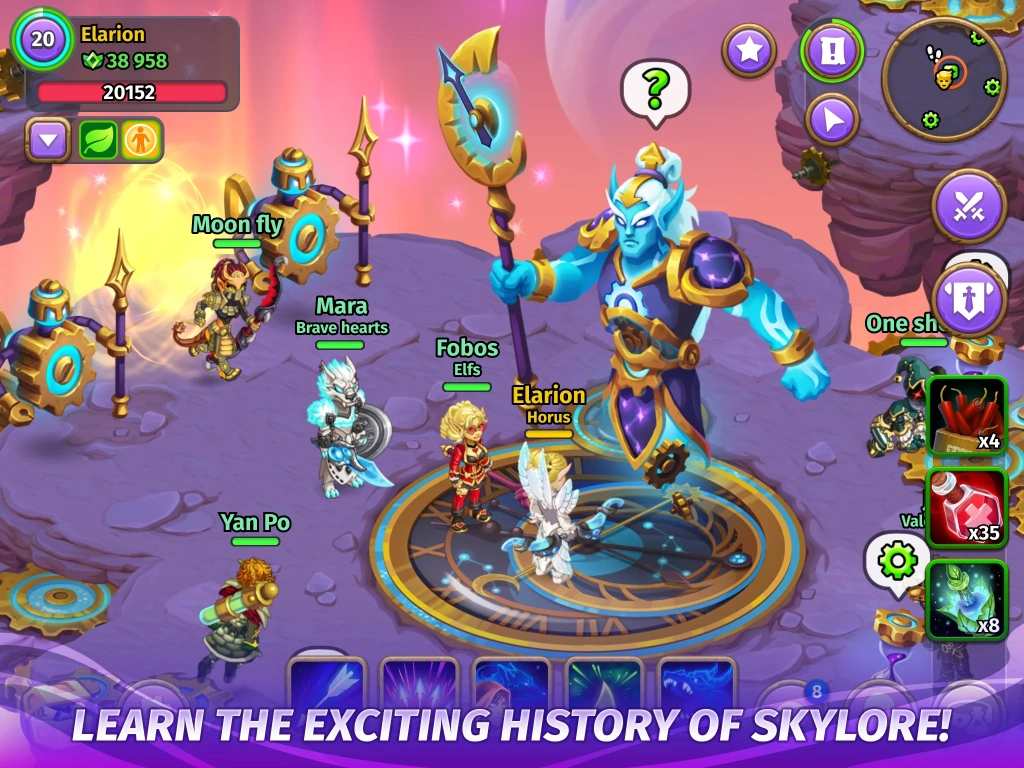Viewport: 1024px width, 768px height.
Task: Activate the crossed swords button
Action: coord(968,206)
